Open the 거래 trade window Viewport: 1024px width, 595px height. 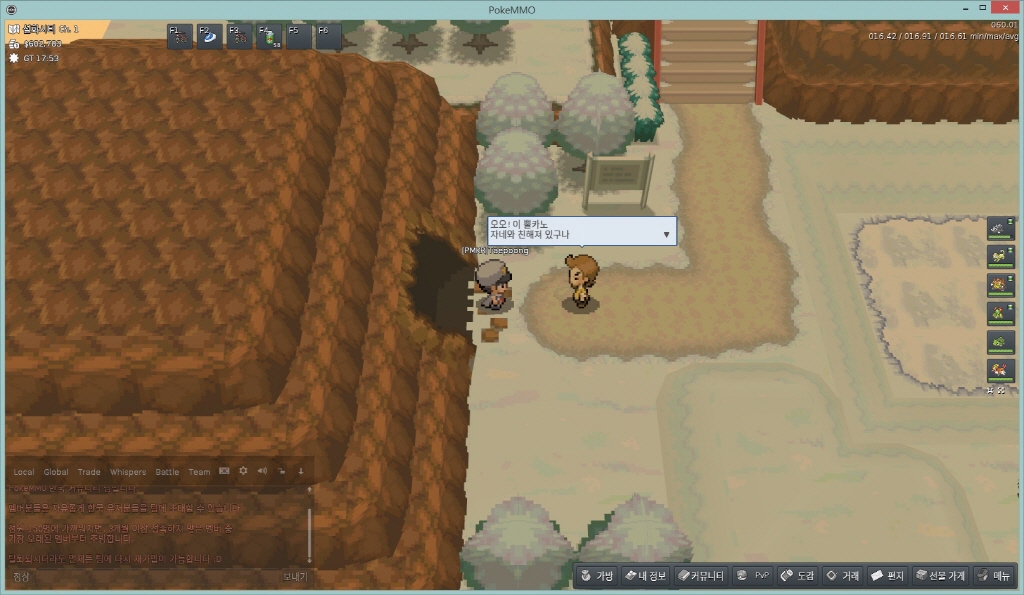843,576
